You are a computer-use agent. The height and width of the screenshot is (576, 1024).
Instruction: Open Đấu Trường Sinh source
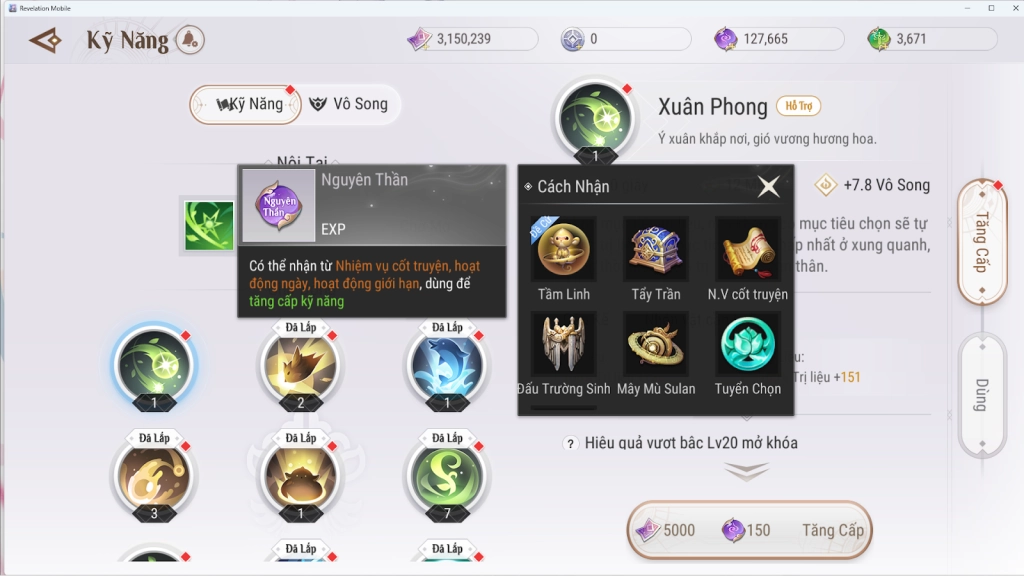(563, 344)
